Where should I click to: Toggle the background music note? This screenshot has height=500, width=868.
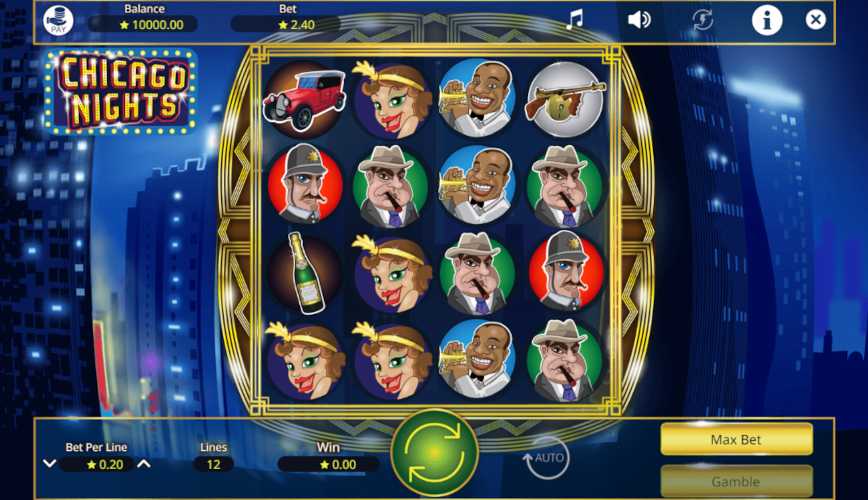pyautogui.click(x=574, y=20)
